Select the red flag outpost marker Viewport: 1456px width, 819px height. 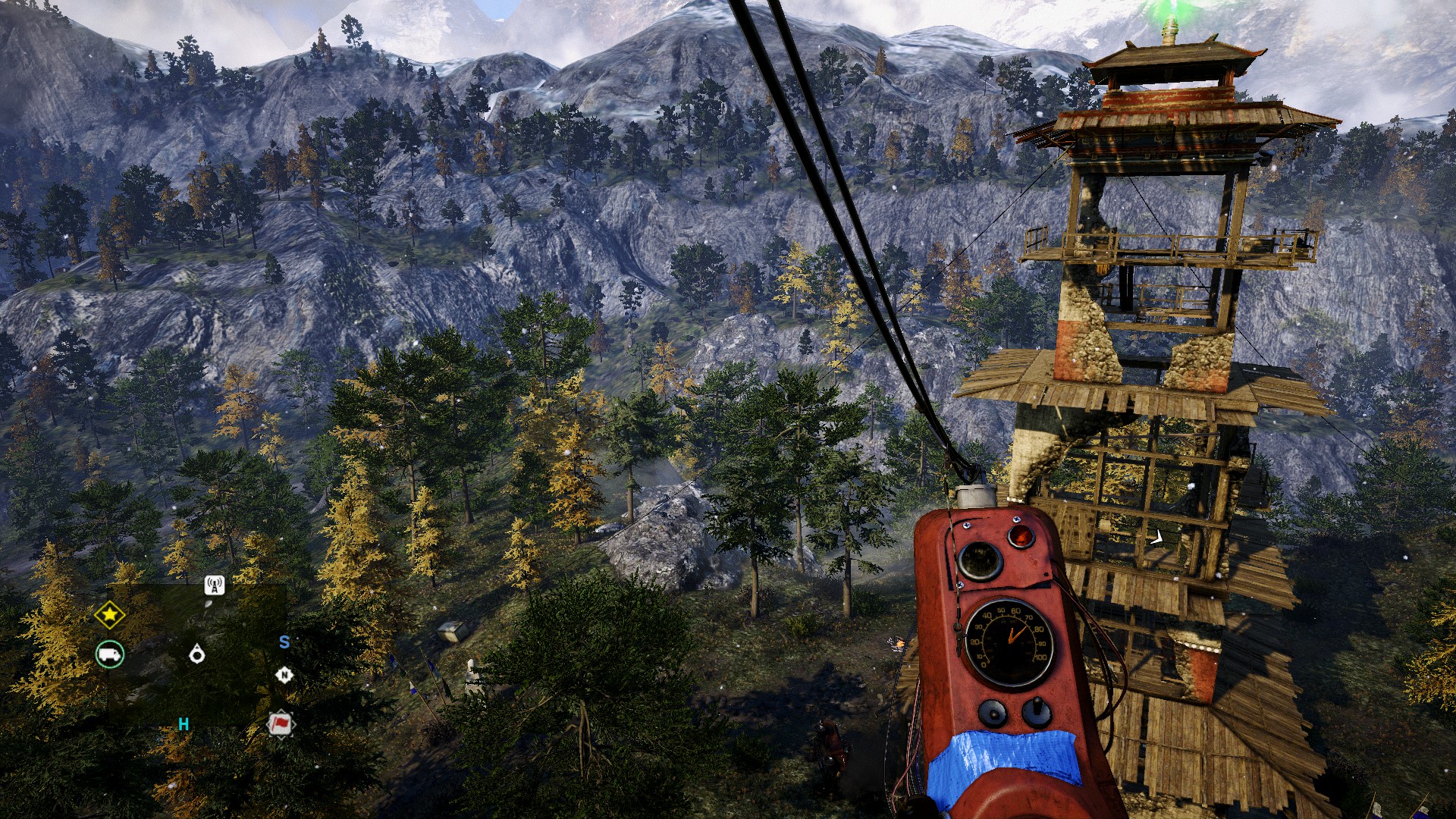tap(281, 724)
